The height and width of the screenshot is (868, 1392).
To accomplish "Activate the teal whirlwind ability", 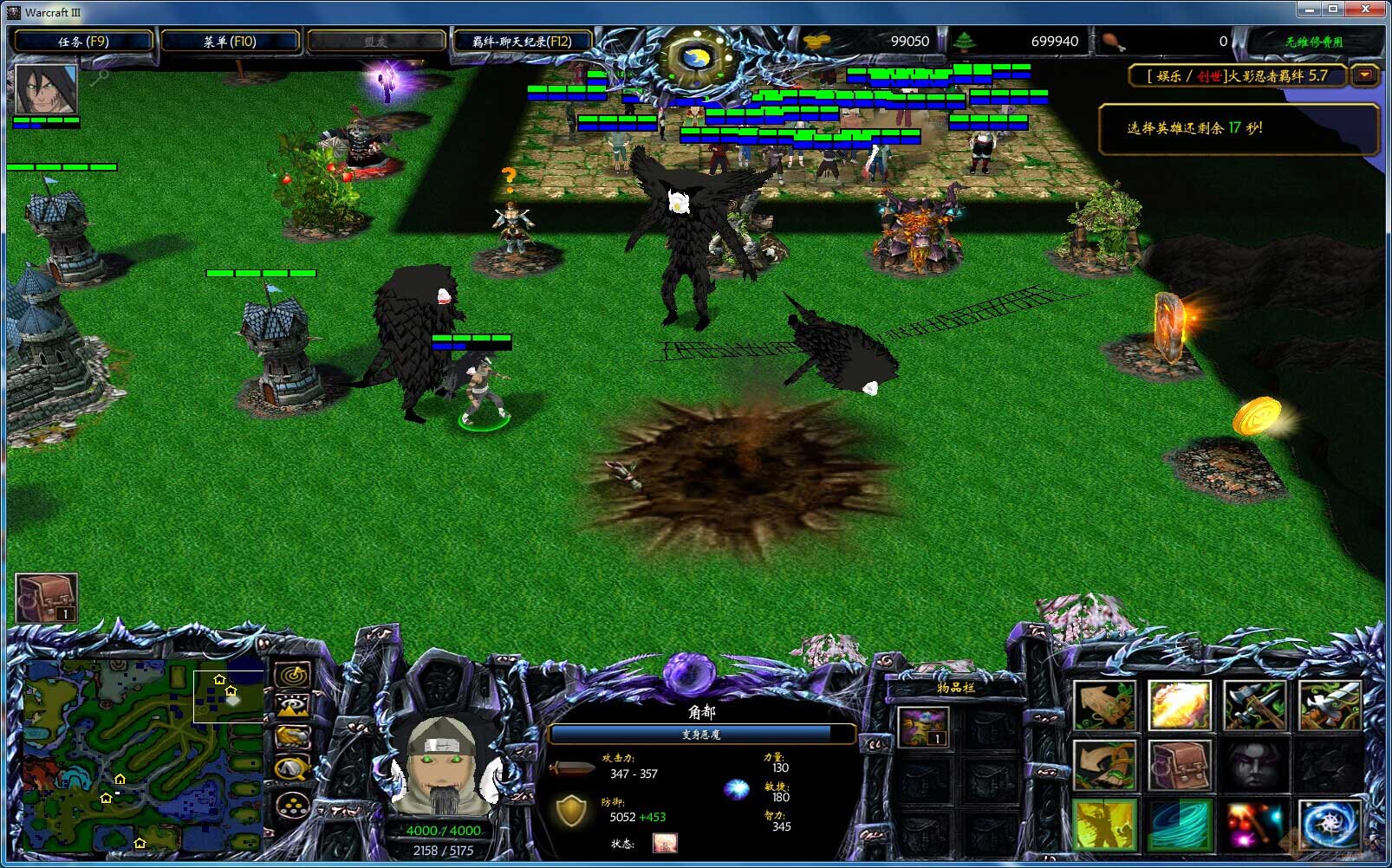I will point(1179,826).
